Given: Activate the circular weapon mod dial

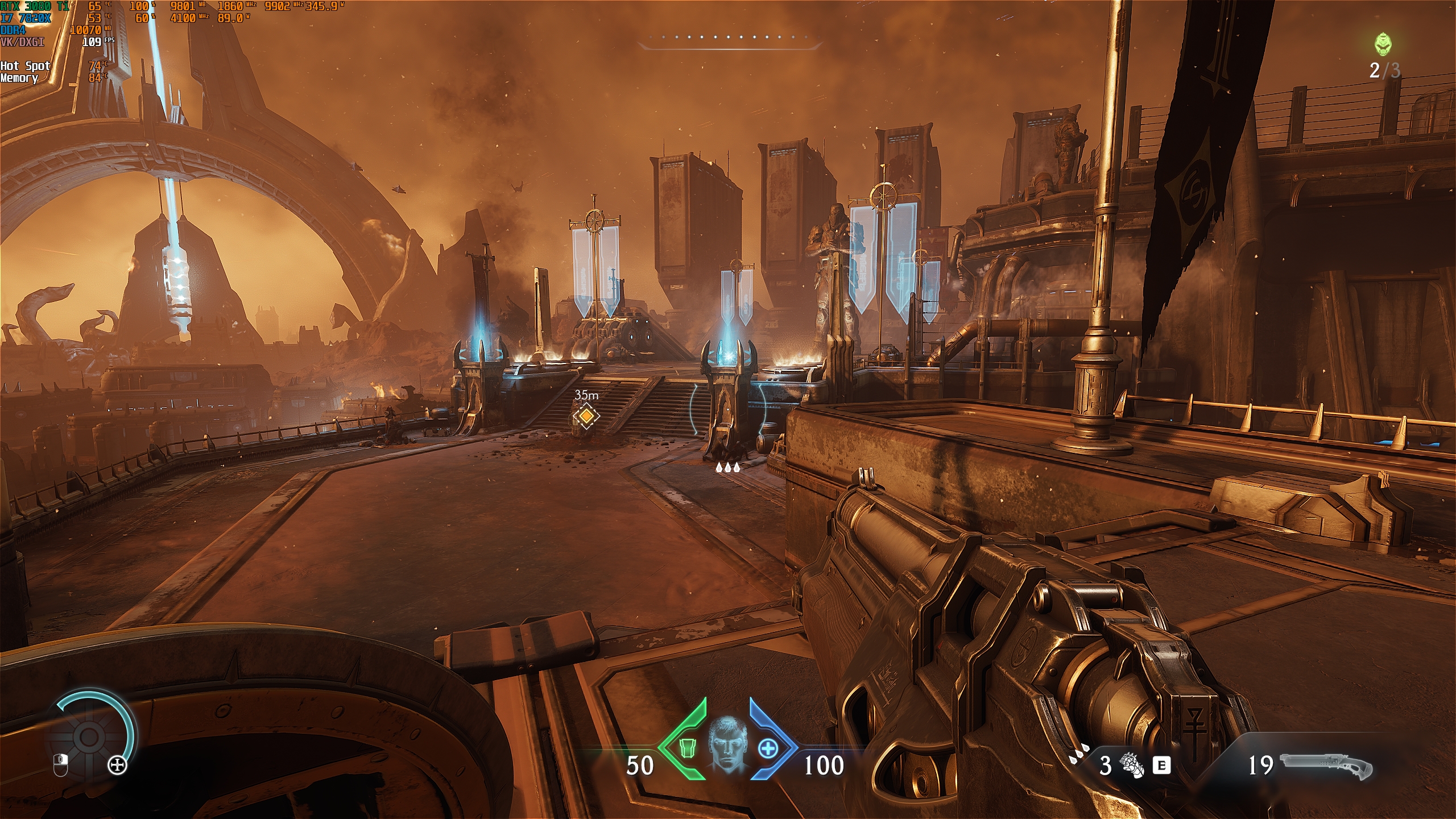Looking at the screenshot, I should click(x=90, y=737).
